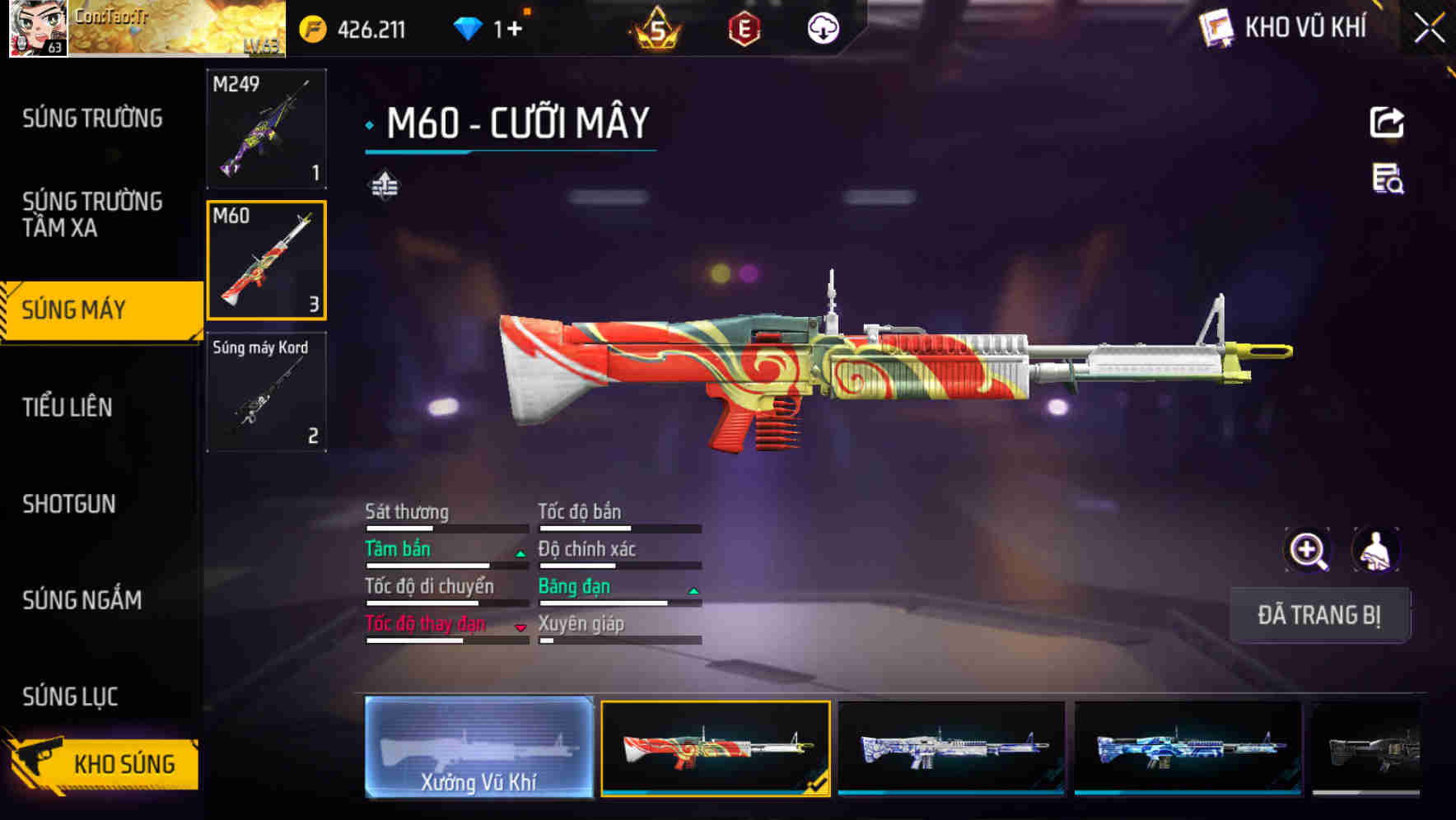Share the weapon skin
Viewport: 1456px width, 820px height.
1387,123
